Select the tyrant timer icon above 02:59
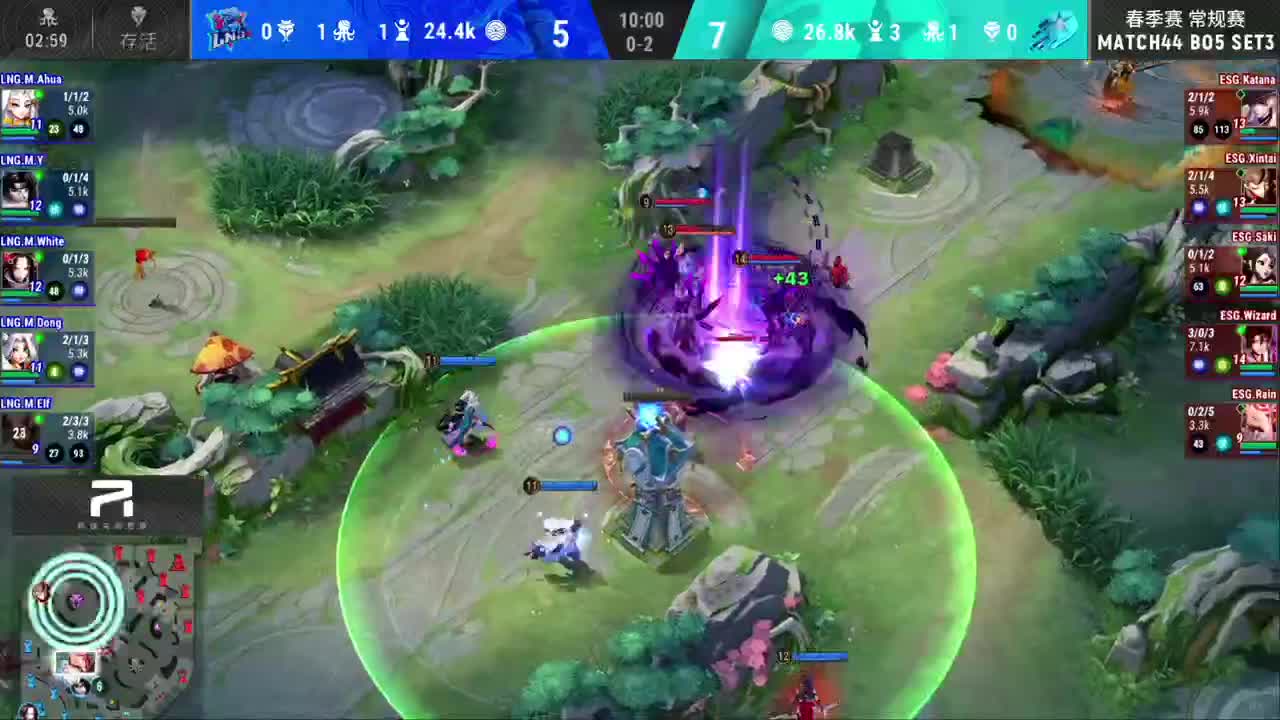Viewport: 1280px width, 720px height. click(x=48, y=17)
